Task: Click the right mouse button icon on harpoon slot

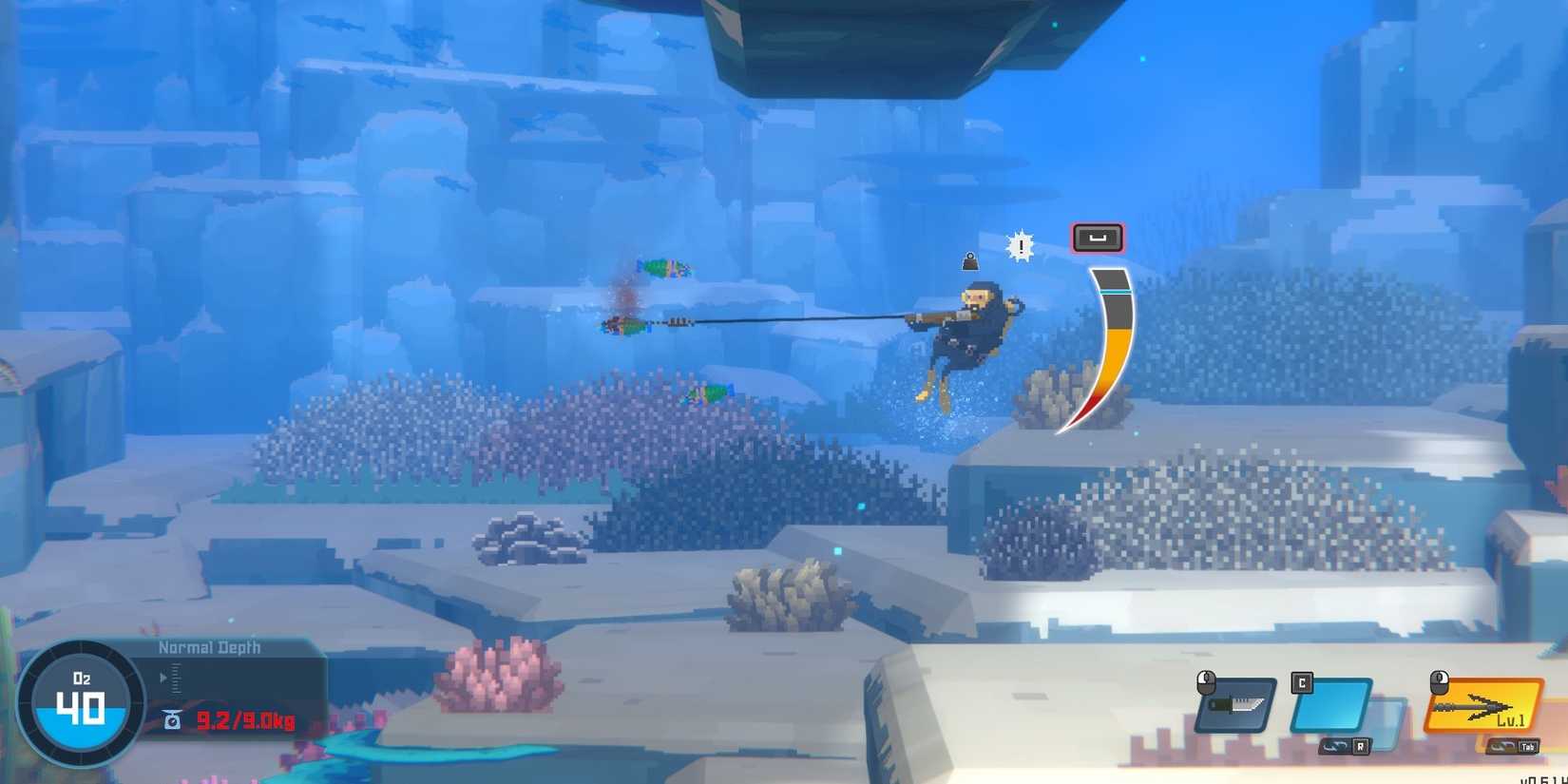Action: pos(1441,683)
